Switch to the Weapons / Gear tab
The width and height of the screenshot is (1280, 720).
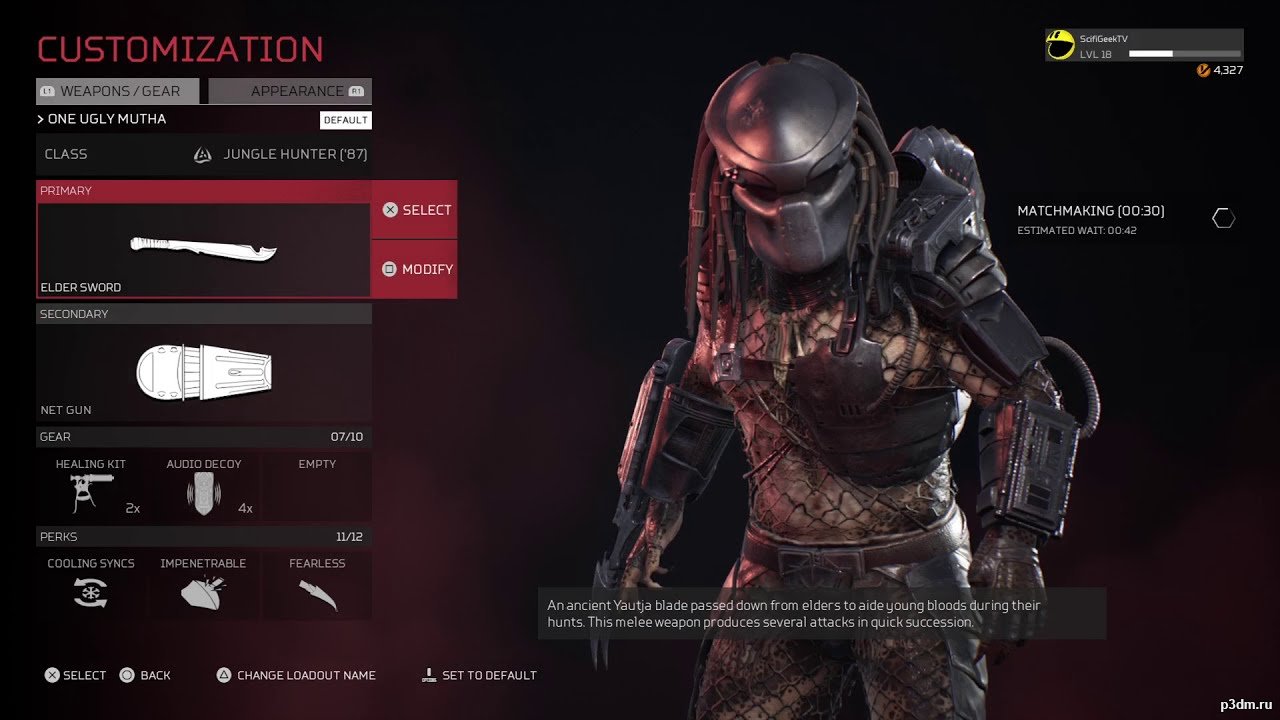click(118, 91)
